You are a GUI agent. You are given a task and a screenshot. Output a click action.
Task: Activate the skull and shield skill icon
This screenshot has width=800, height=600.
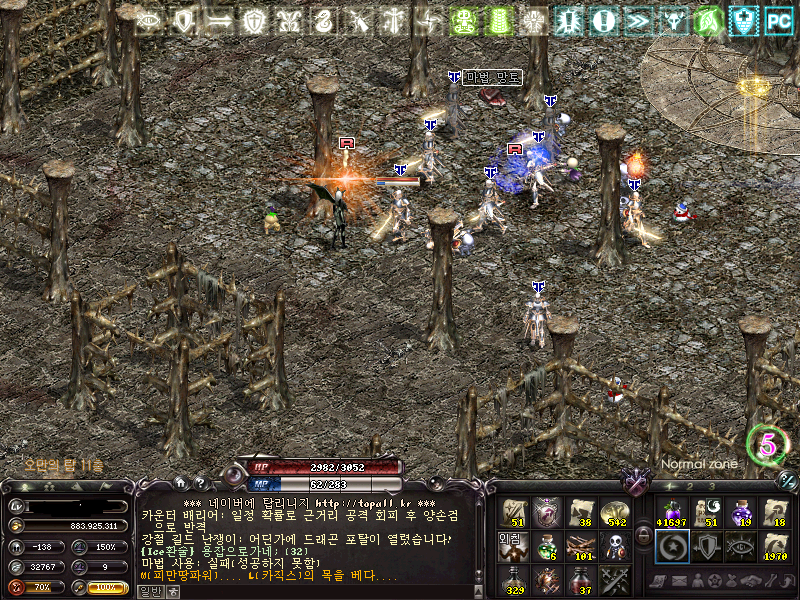(612, 546)
